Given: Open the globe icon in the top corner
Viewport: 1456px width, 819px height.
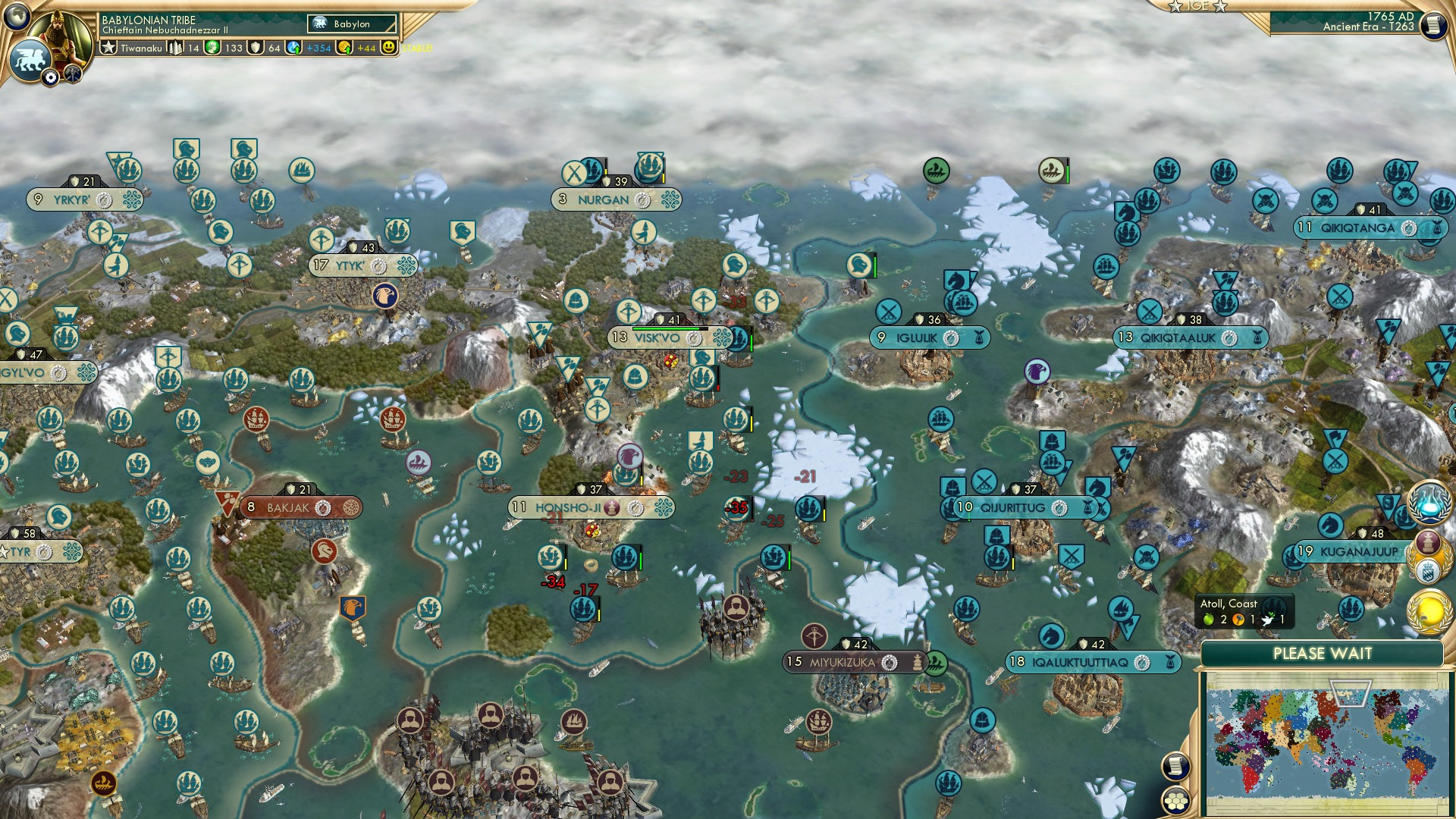Looking at the screenshot, I should pos(17,15).
